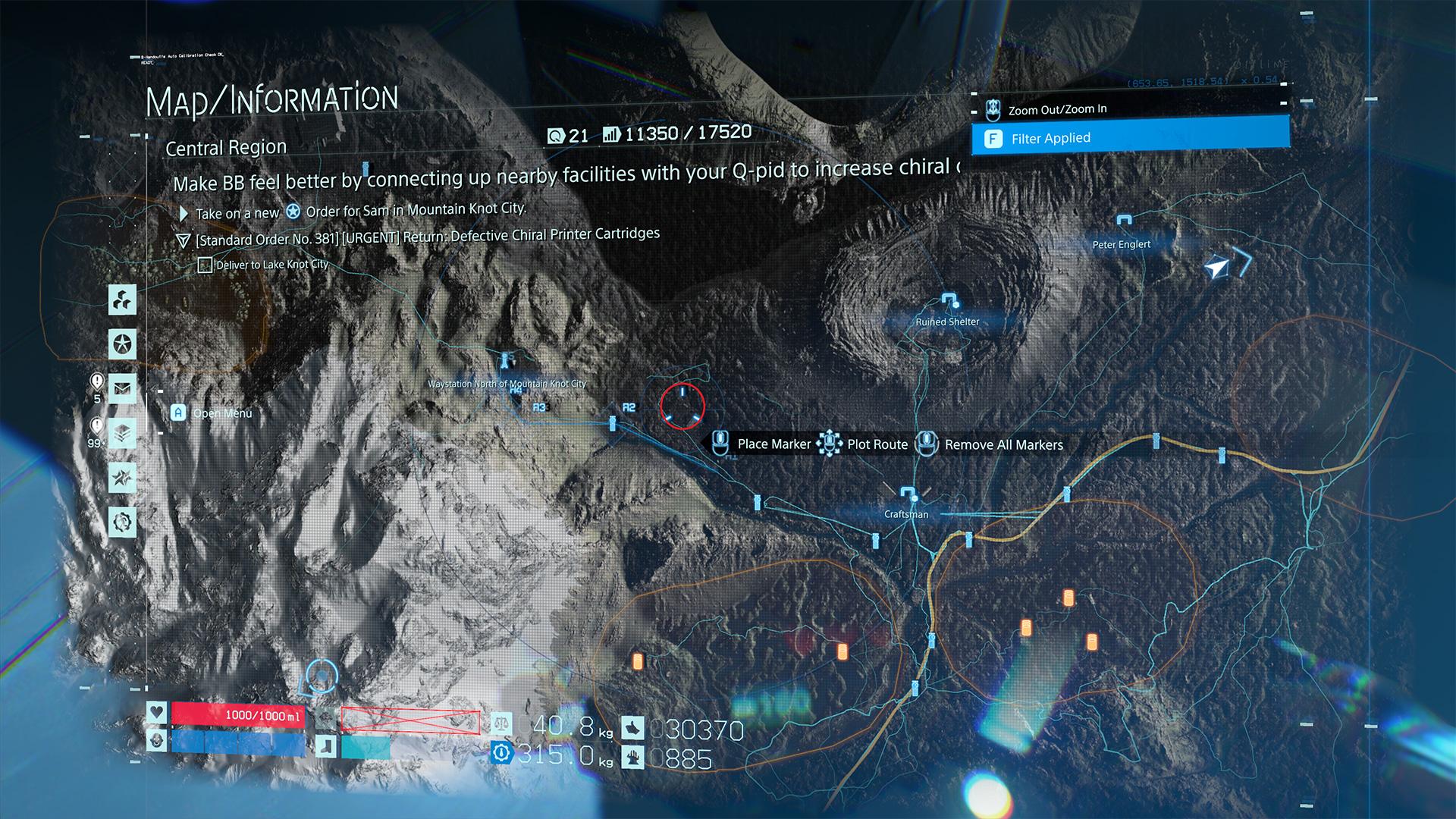1456x819 pixels.
Task: Open the three-cubes cargo icon in the sidebar
Action: (122, 300)
